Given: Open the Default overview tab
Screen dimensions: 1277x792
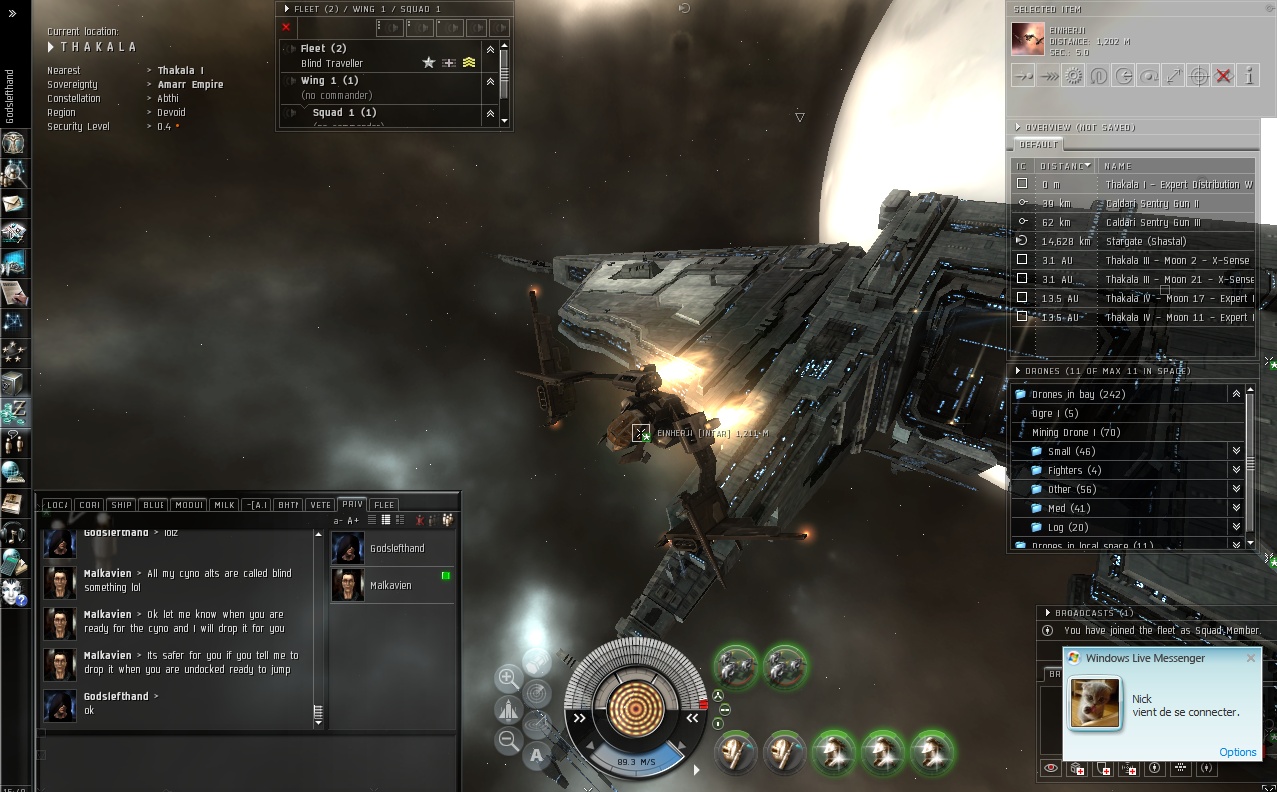Looking at the screenshot, I should tap(1038, 145).
